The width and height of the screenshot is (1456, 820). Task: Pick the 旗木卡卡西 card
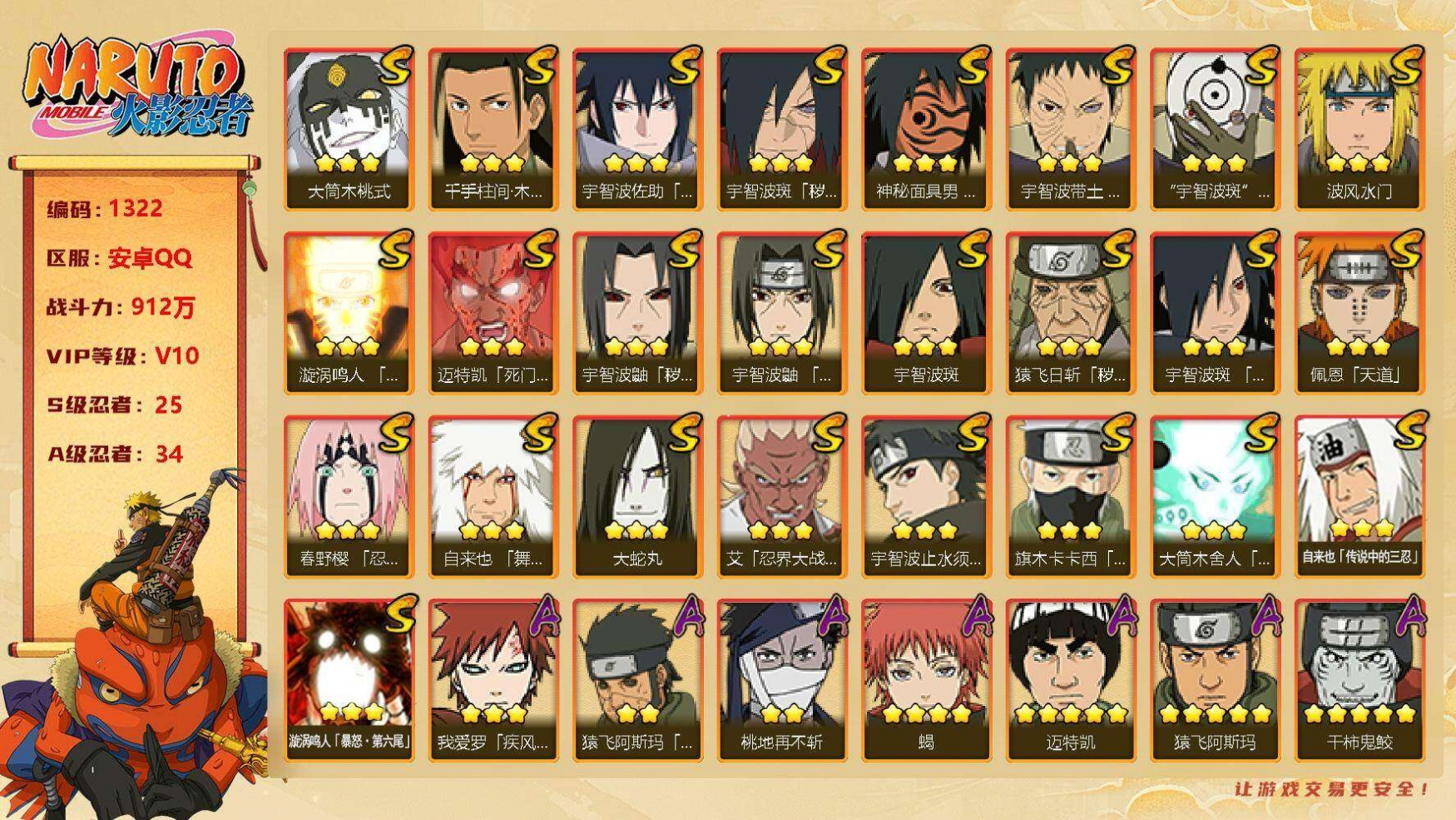(x=1070, y=495)
